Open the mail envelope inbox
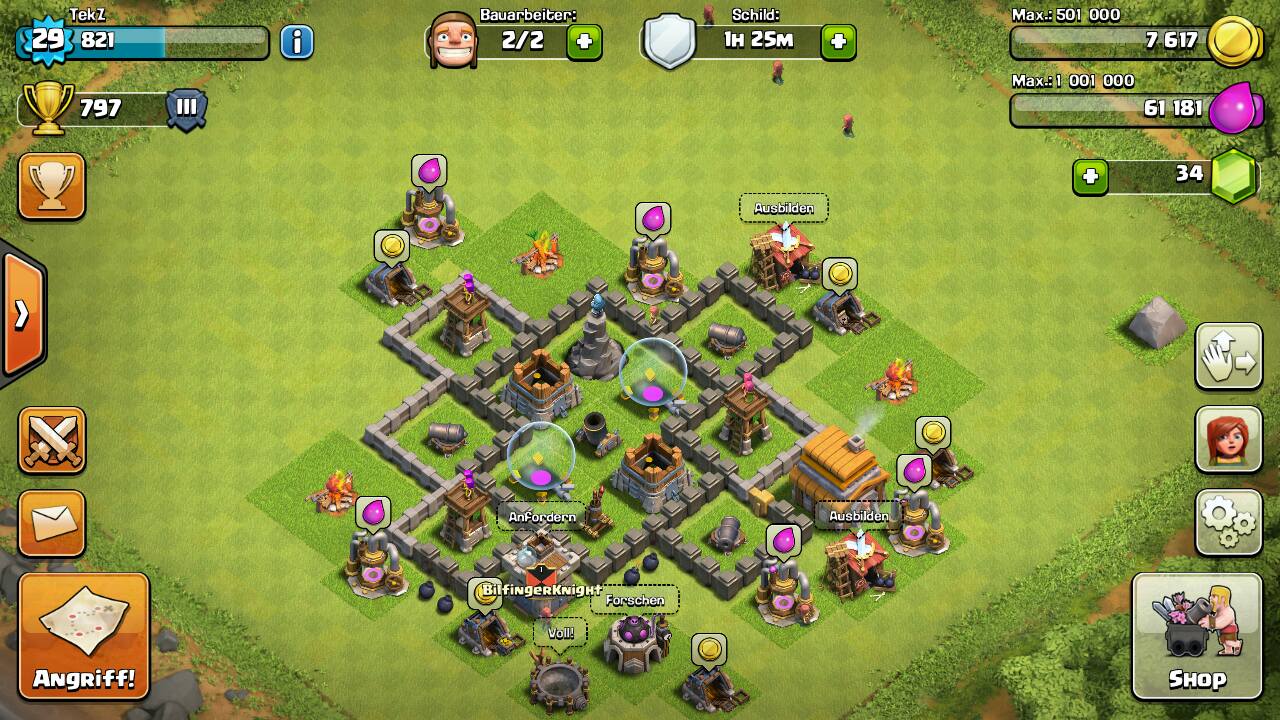This screenshot has height=720, width=1280. (52, 523)
